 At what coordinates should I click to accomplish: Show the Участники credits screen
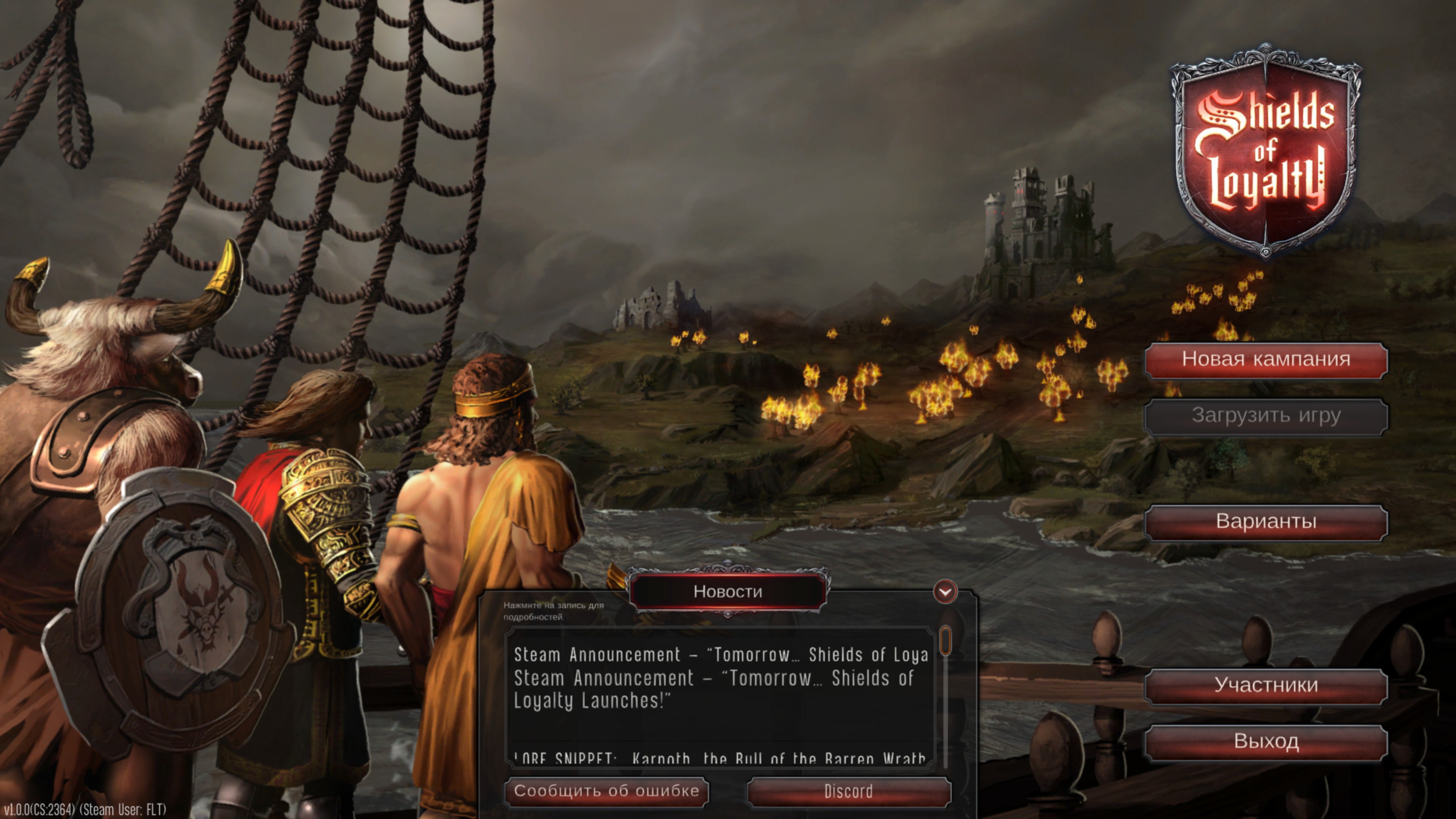(1266, 686)
